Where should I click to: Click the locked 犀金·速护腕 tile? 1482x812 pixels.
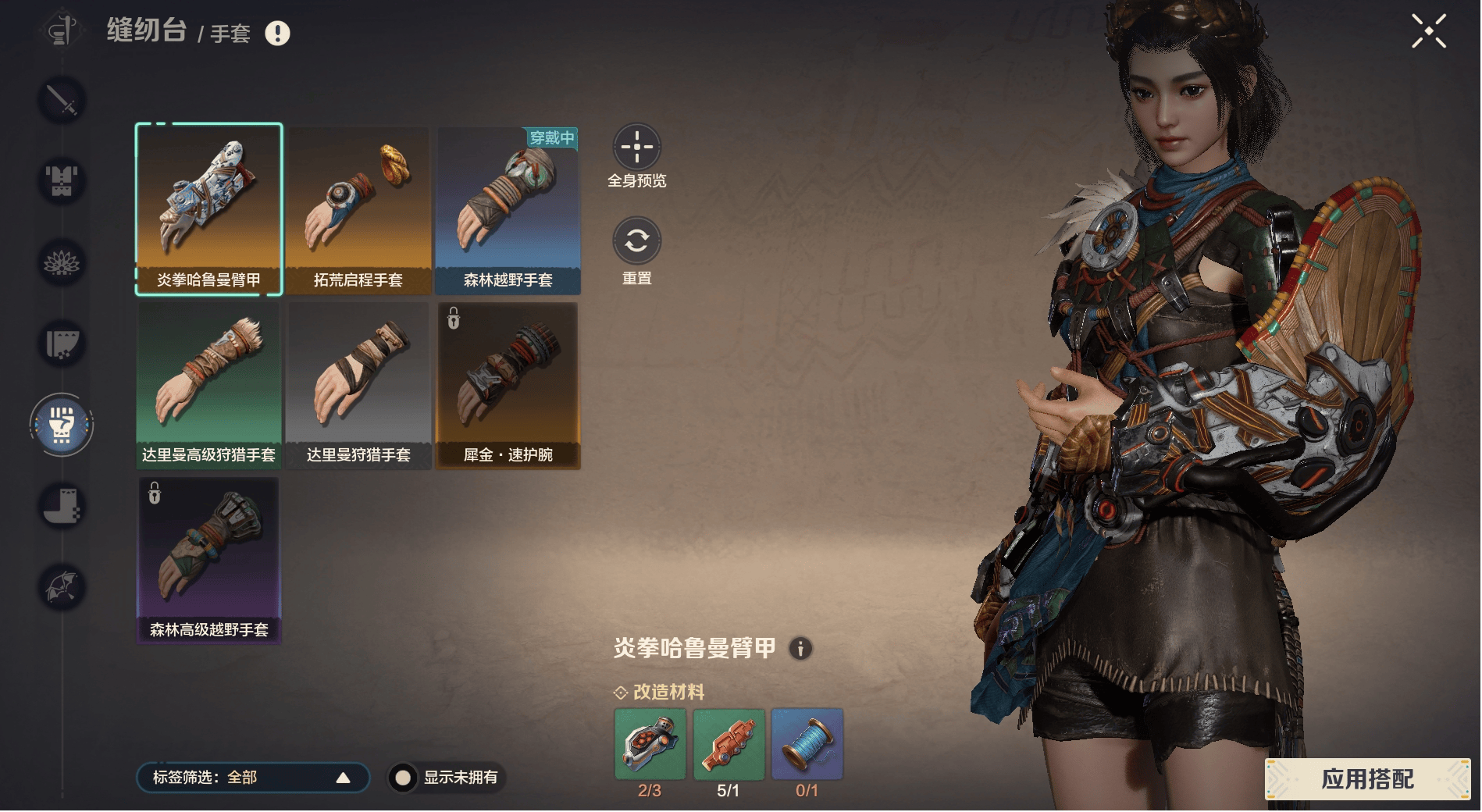point(508,384)
